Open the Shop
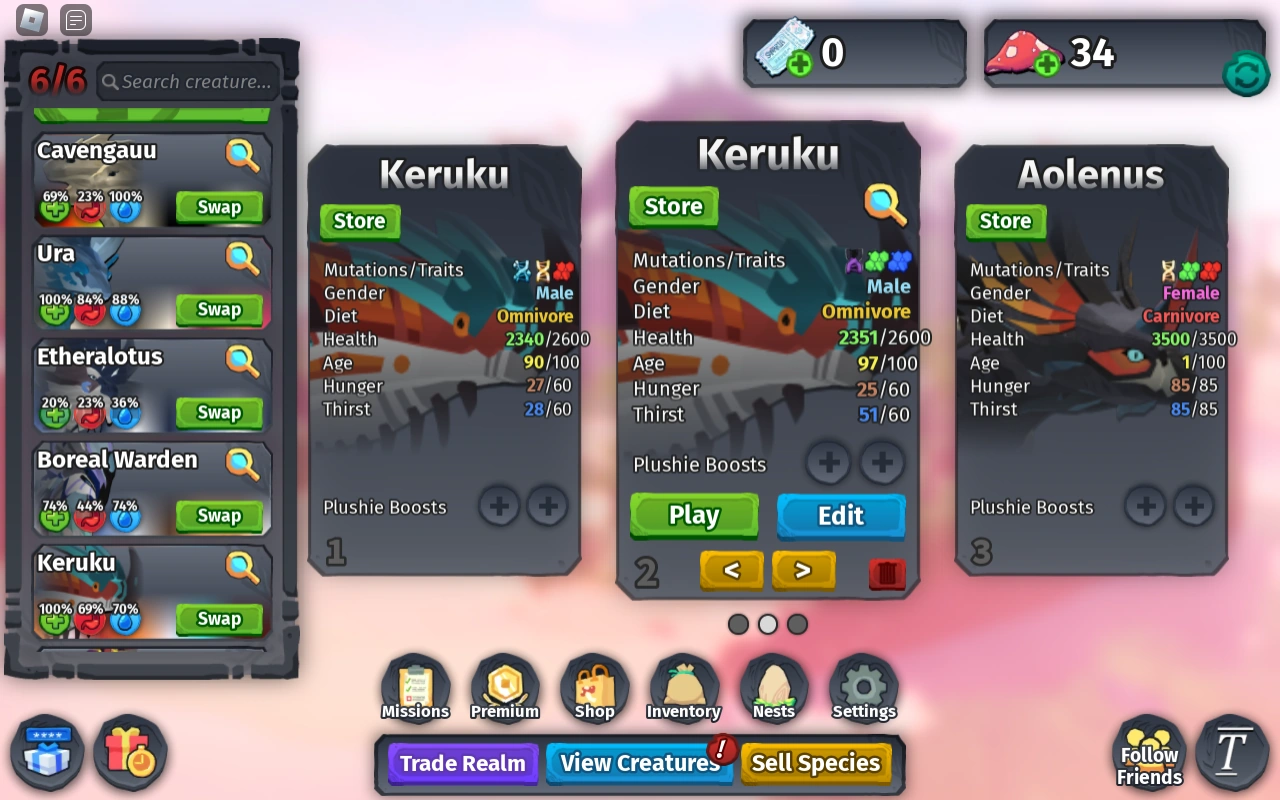 pos(594,687)
